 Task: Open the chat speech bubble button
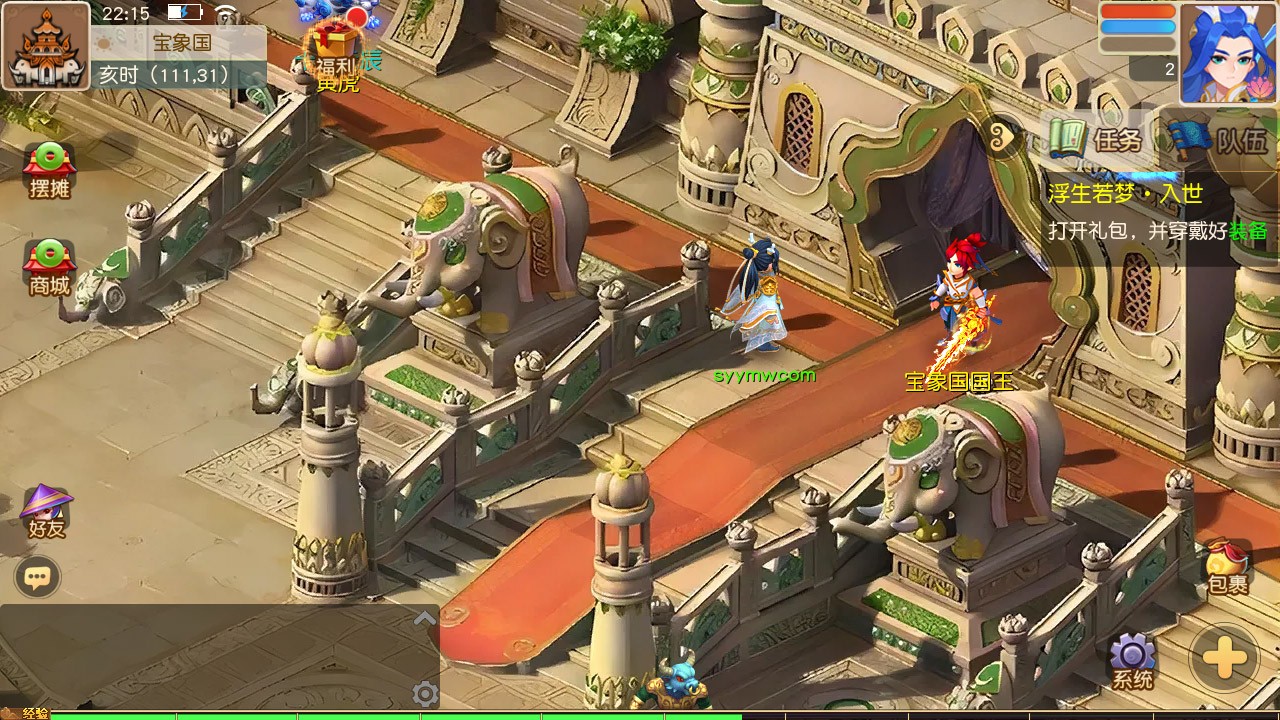38,577
